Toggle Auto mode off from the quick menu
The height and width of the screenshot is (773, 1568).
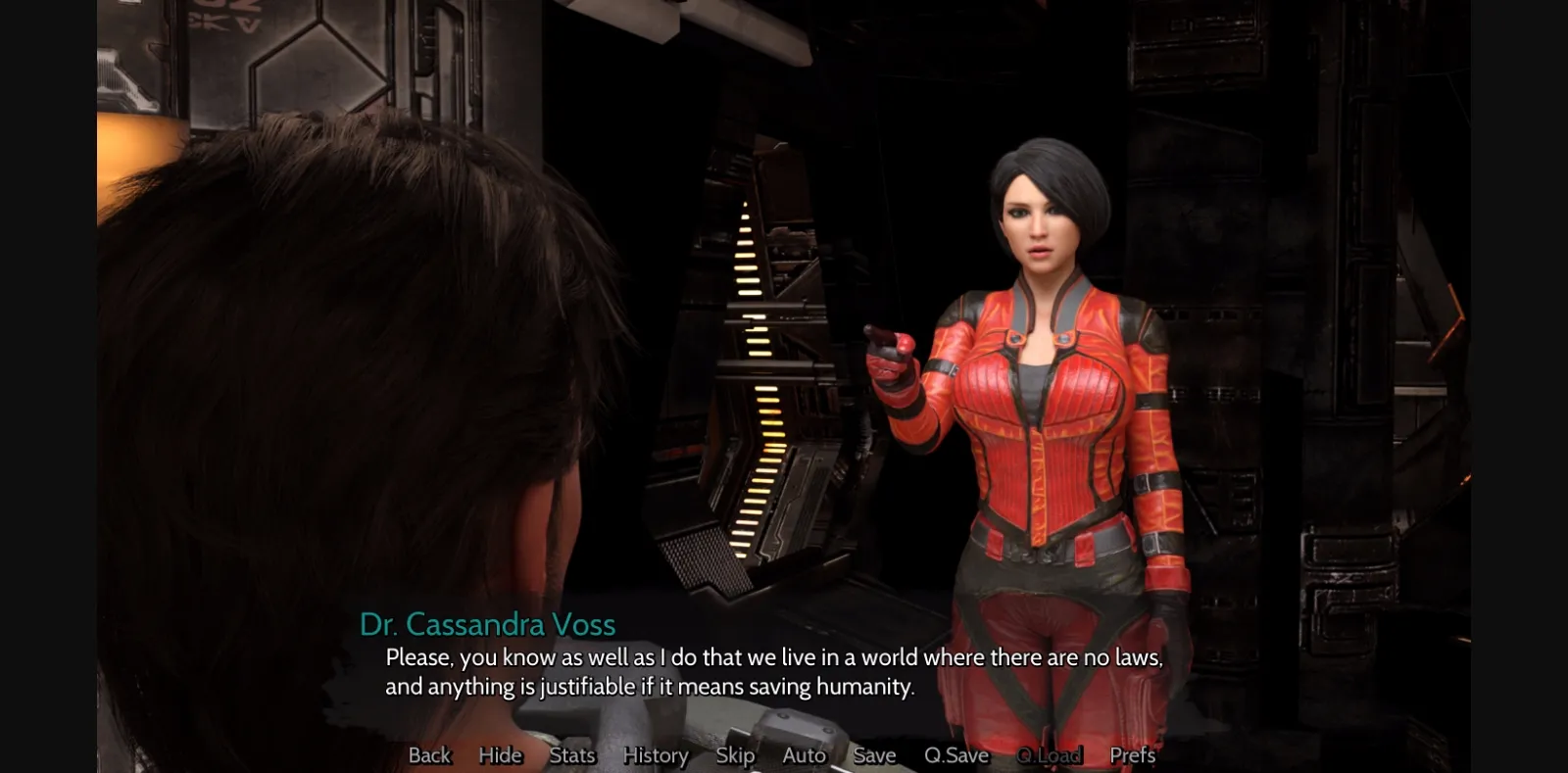pos(803,755)
